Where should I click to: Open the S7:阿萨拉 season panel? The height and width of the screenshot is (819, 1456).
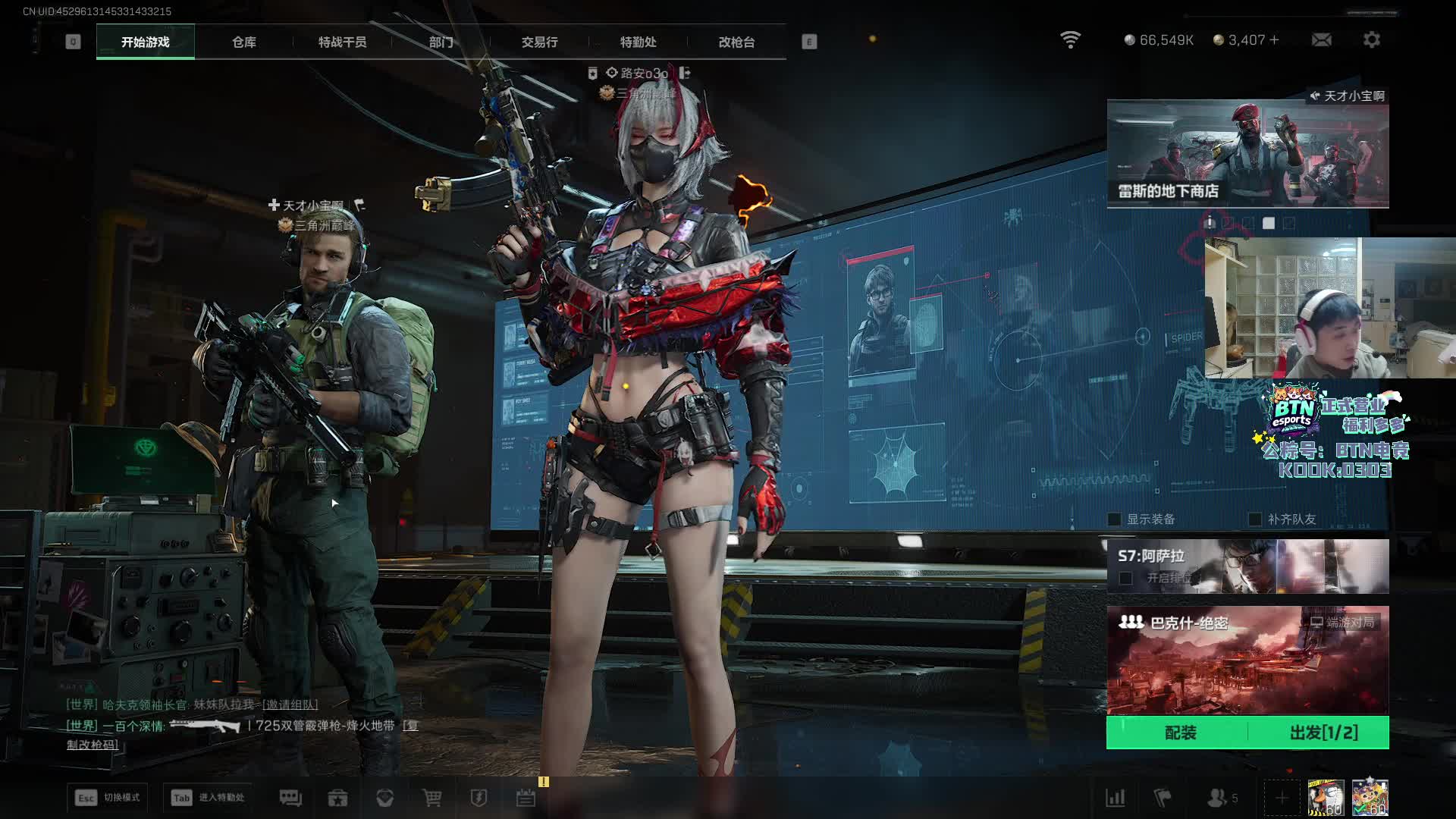(1247, 566)
